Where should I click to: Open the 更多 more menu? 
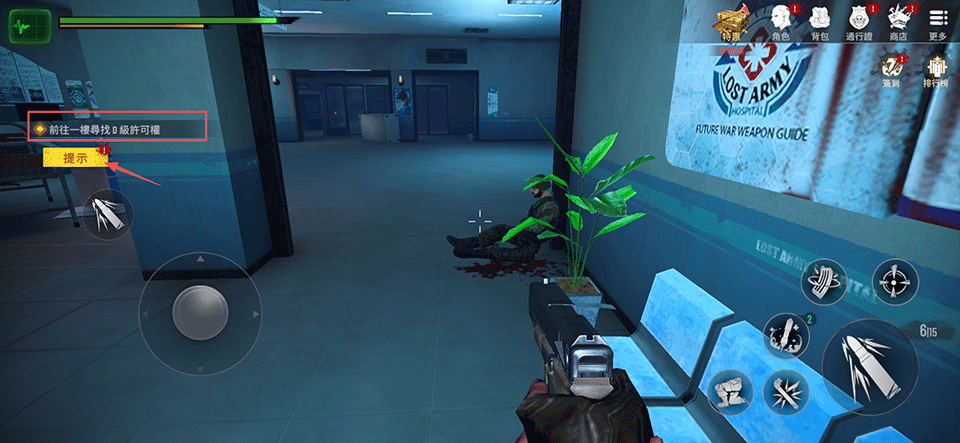937,22
